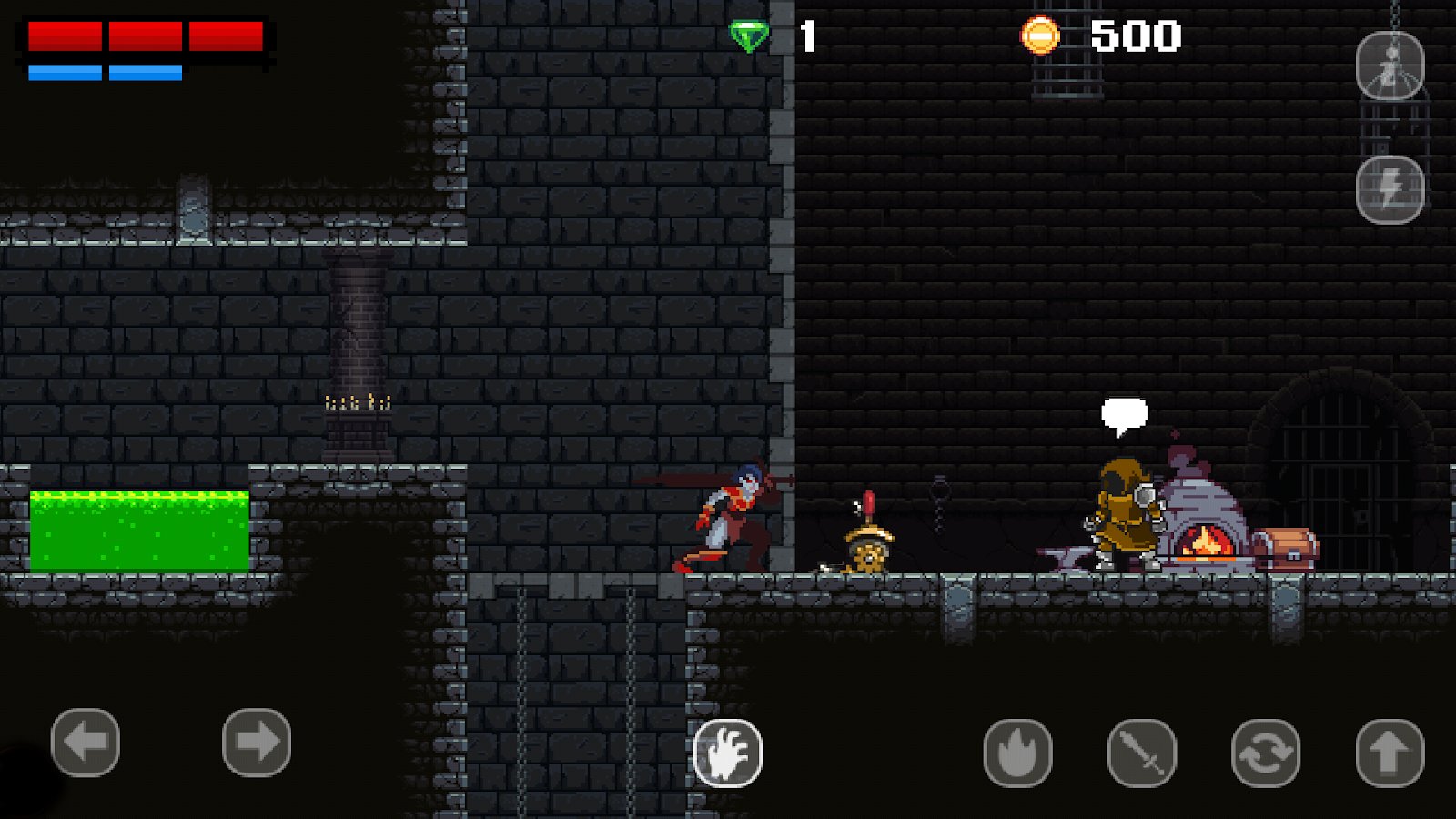Cast the flame ability

[1017, 753]
